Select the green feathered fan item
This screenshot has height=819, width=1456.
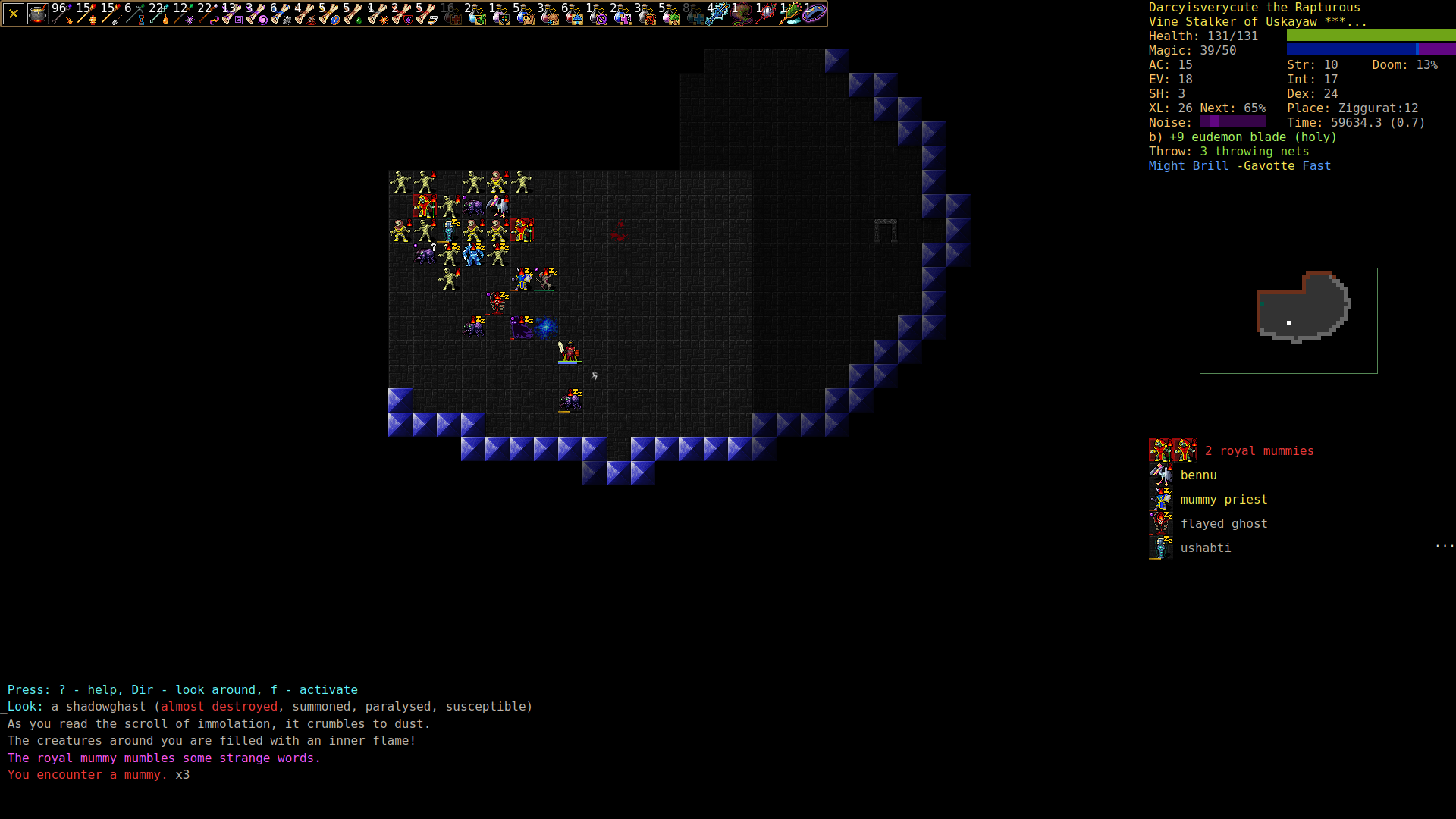789,14
